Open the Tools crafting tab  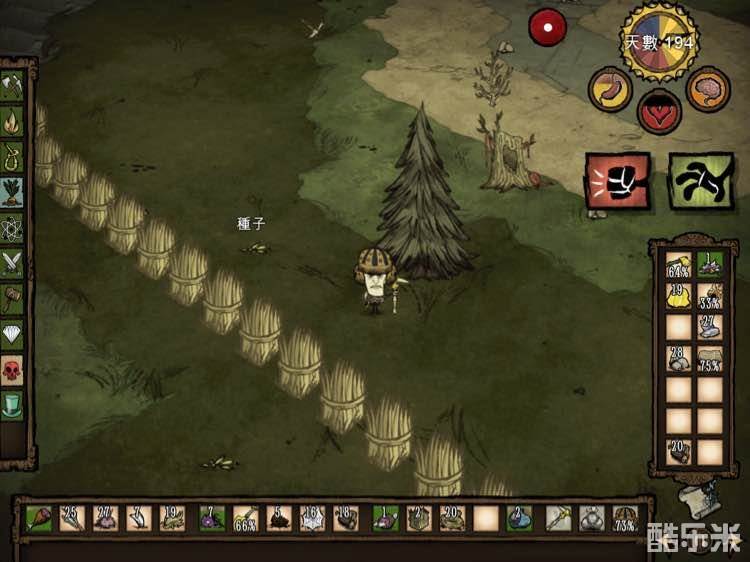pyautogui.click(x=12, y=86)
